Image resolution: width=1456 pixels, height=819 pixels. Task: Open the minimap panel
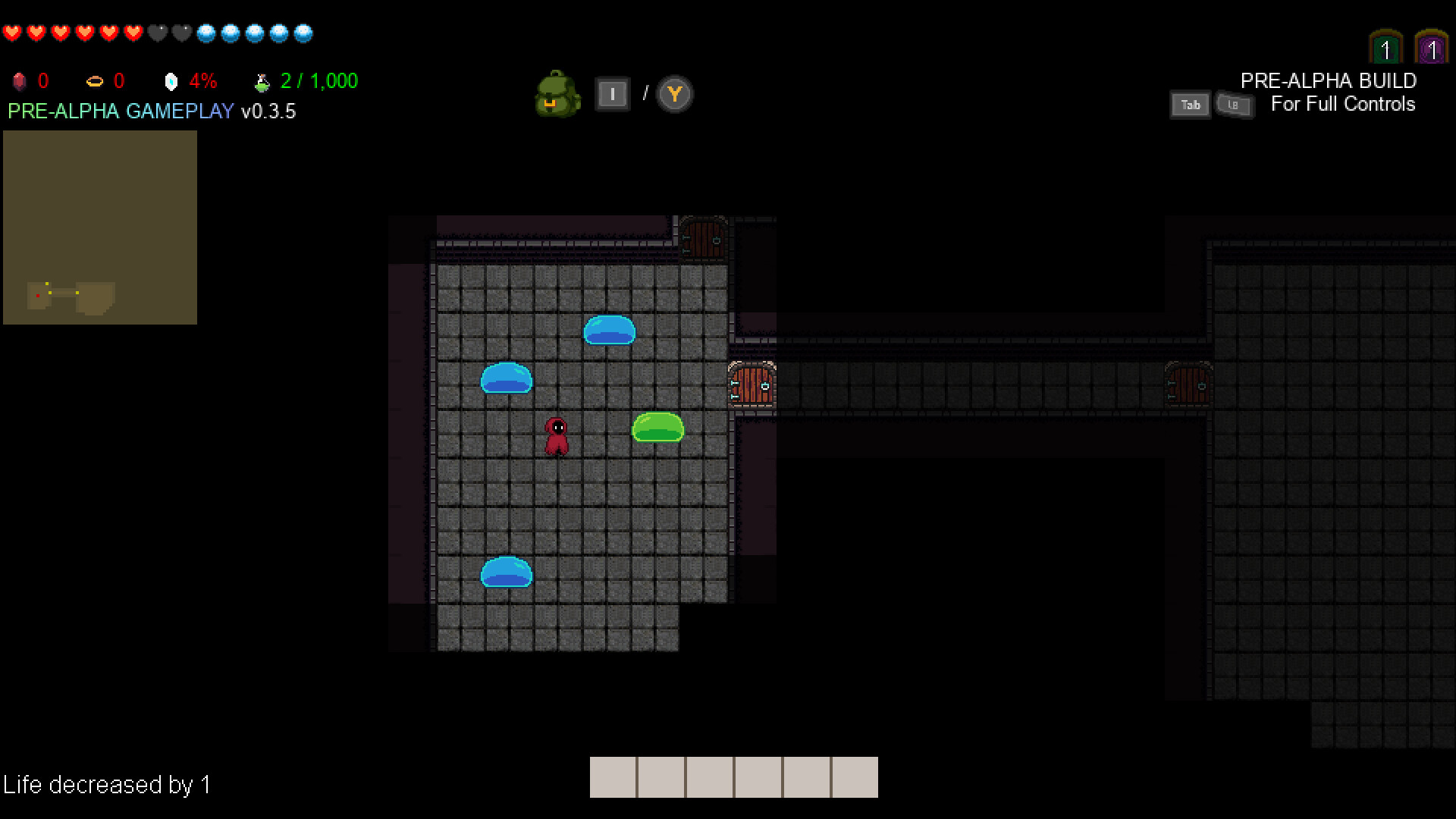[100, 227]
